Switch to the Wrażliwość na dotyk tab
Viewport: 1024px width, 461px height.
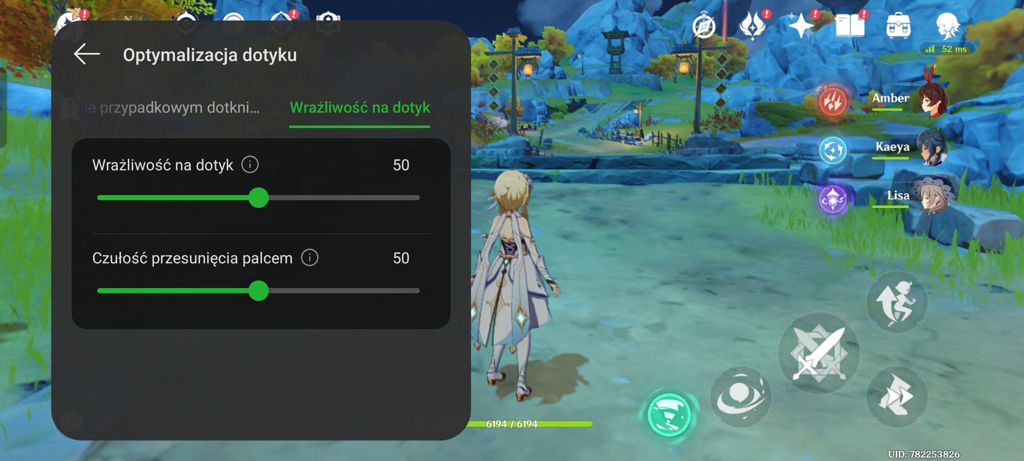click(359, 107)
